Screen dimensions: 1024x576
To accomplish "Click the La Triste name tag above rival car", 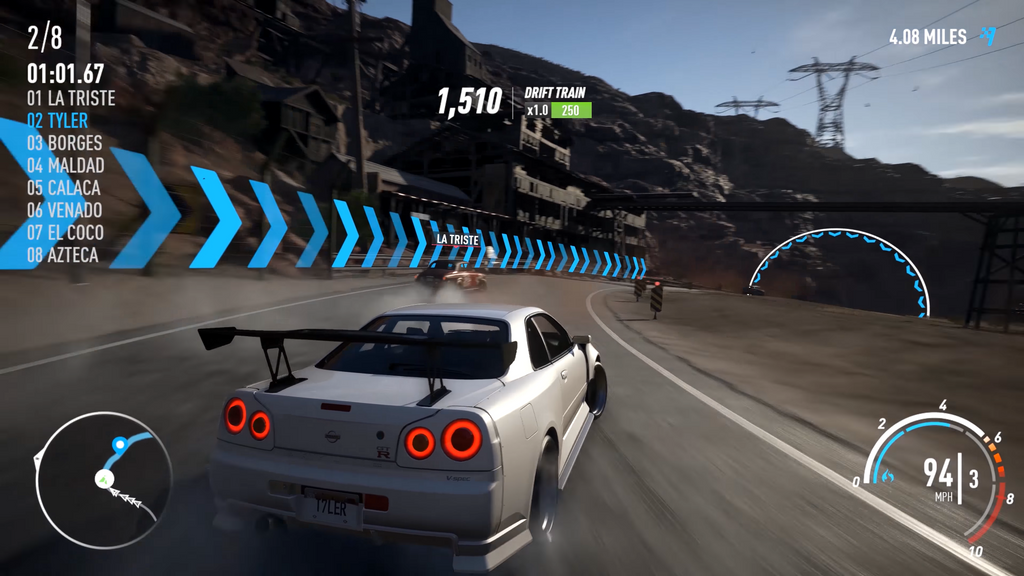I will (x=457, y=240).
